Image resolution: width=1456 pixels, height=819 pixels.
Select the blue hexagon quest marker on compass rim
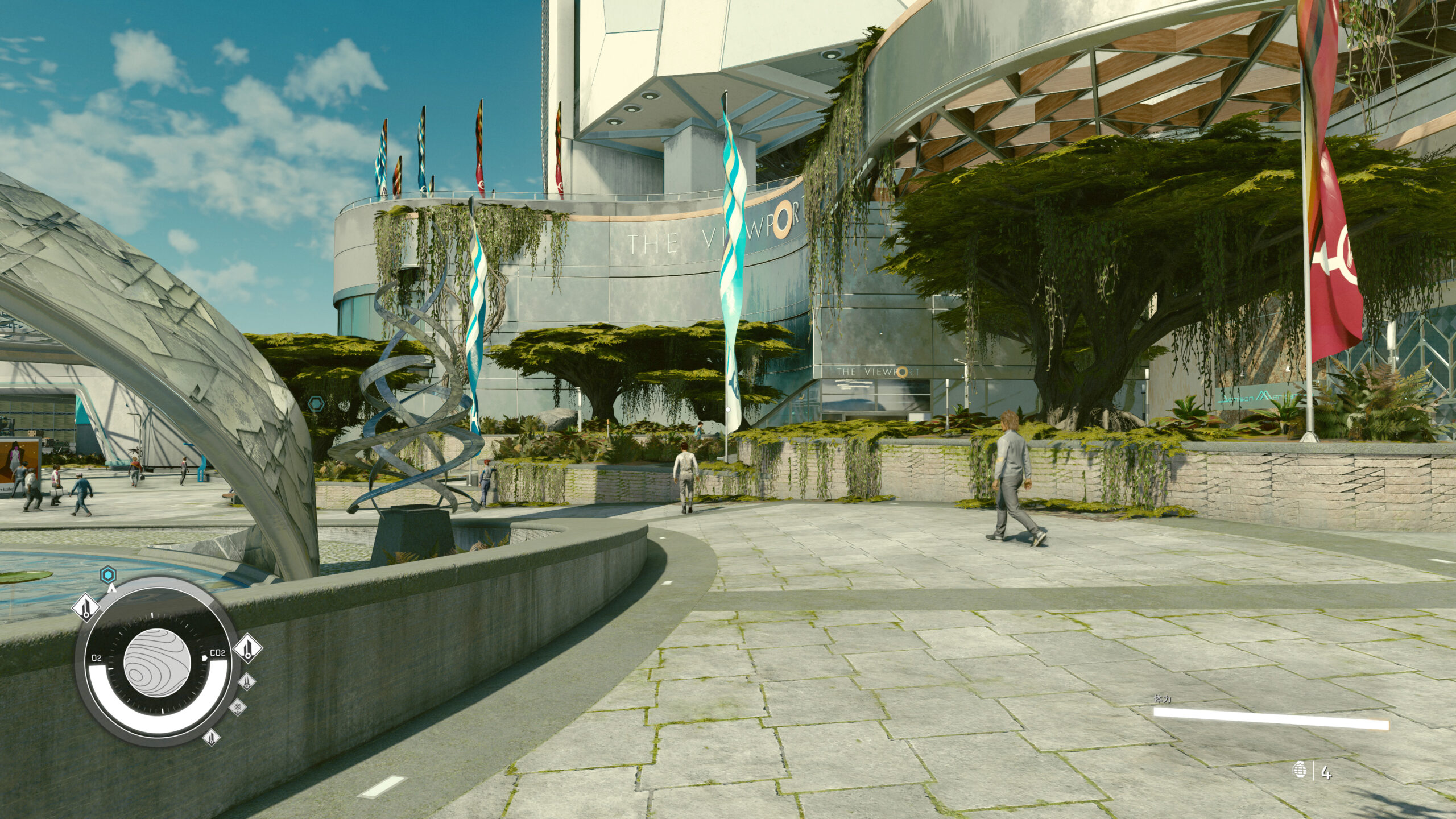coord(108,575)
